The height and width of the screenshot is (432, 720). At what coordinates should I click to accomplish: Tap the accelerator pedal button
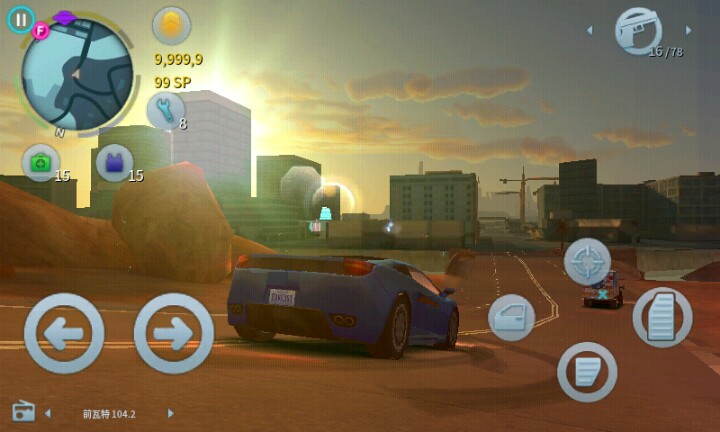pos(662,318)
